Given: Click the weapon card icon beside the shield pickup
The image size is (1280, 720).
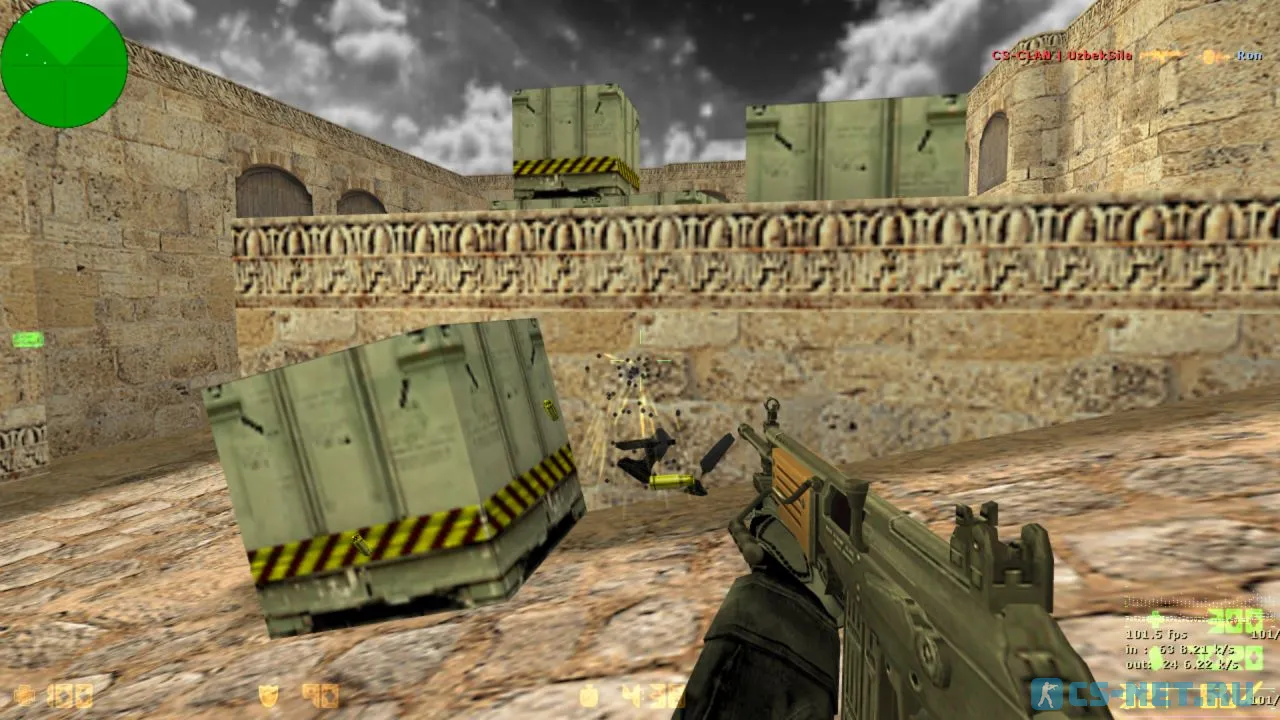Looking at the screenshot, I should pos(320,694).
